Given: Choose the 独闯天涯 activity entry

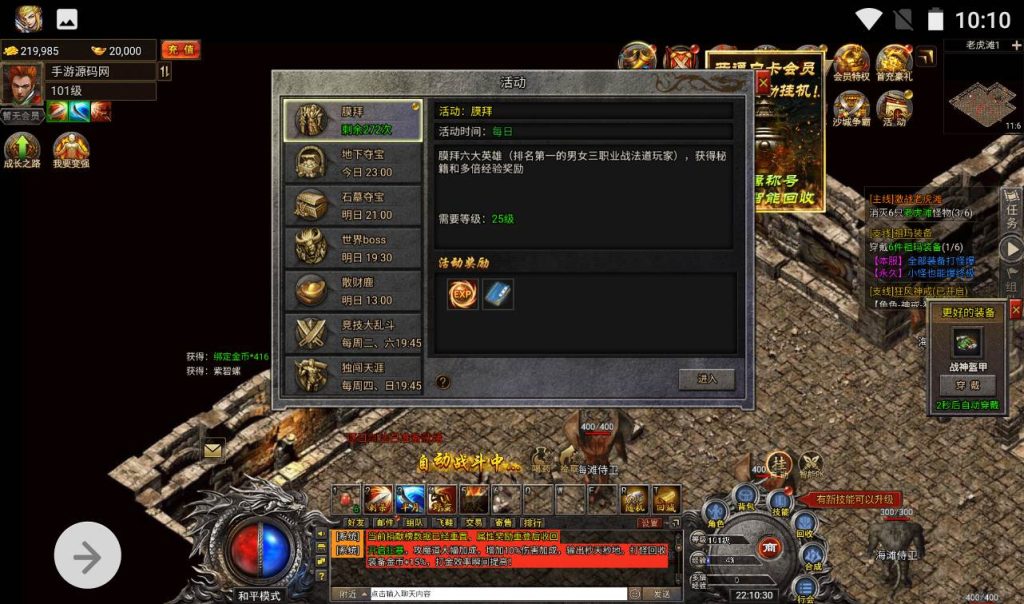Looking at the screenshot, I should 353,376.
